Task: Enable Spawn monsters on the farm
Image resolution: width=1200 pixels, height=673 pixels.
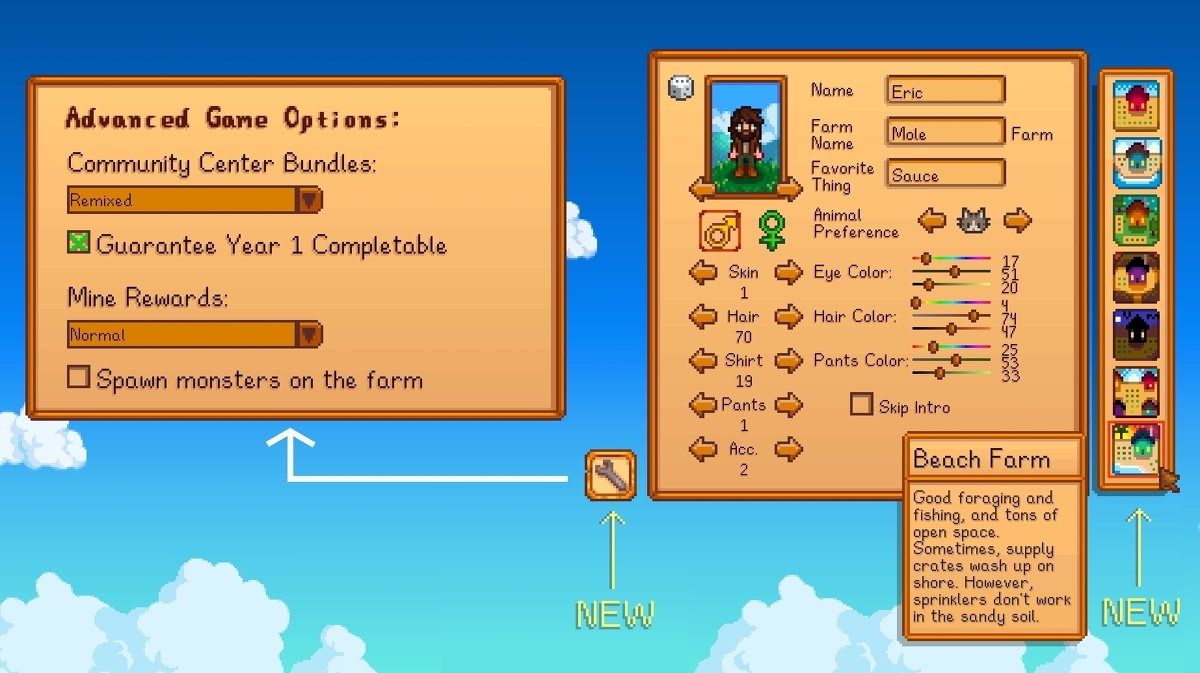Action: pos(79,378)
